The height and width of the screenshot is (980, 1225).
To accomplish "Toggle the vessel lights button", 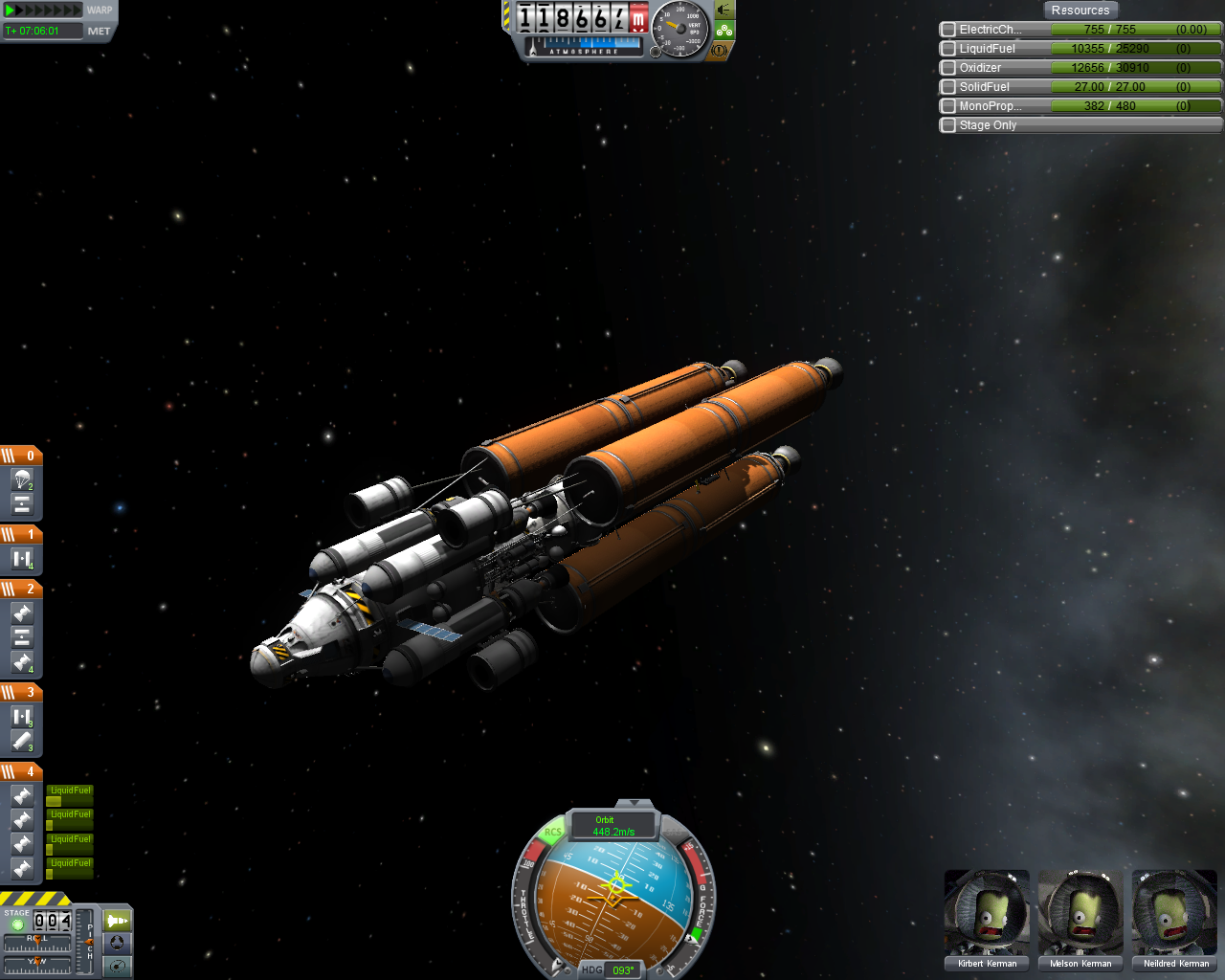I will (724, 10).
